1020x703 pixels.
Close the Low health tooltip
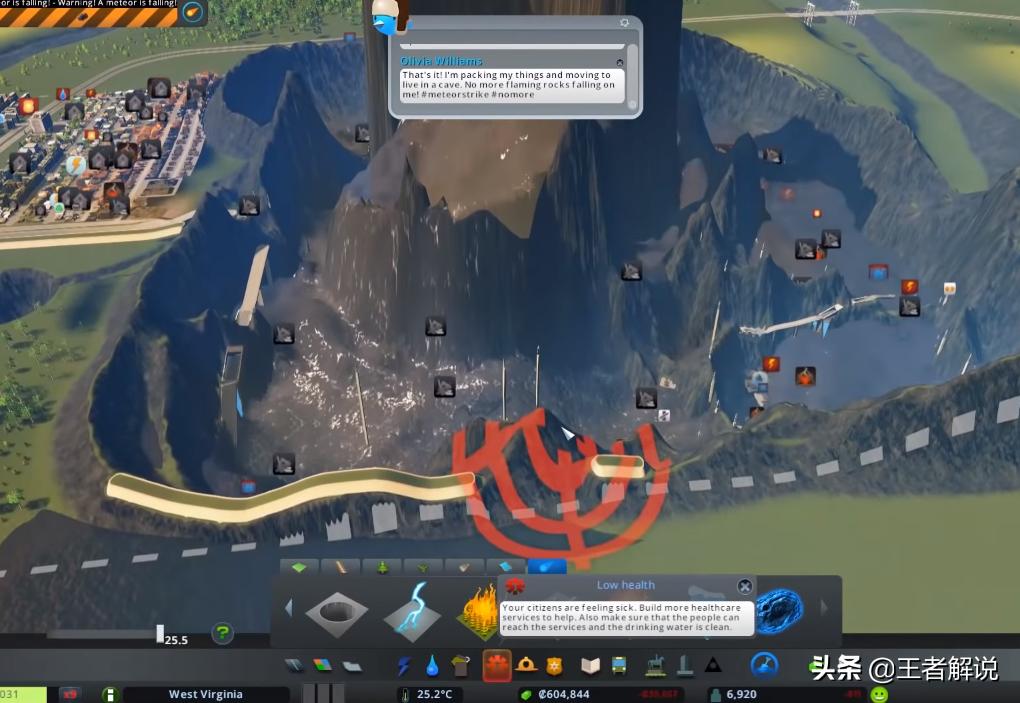[x=745, y=587]
